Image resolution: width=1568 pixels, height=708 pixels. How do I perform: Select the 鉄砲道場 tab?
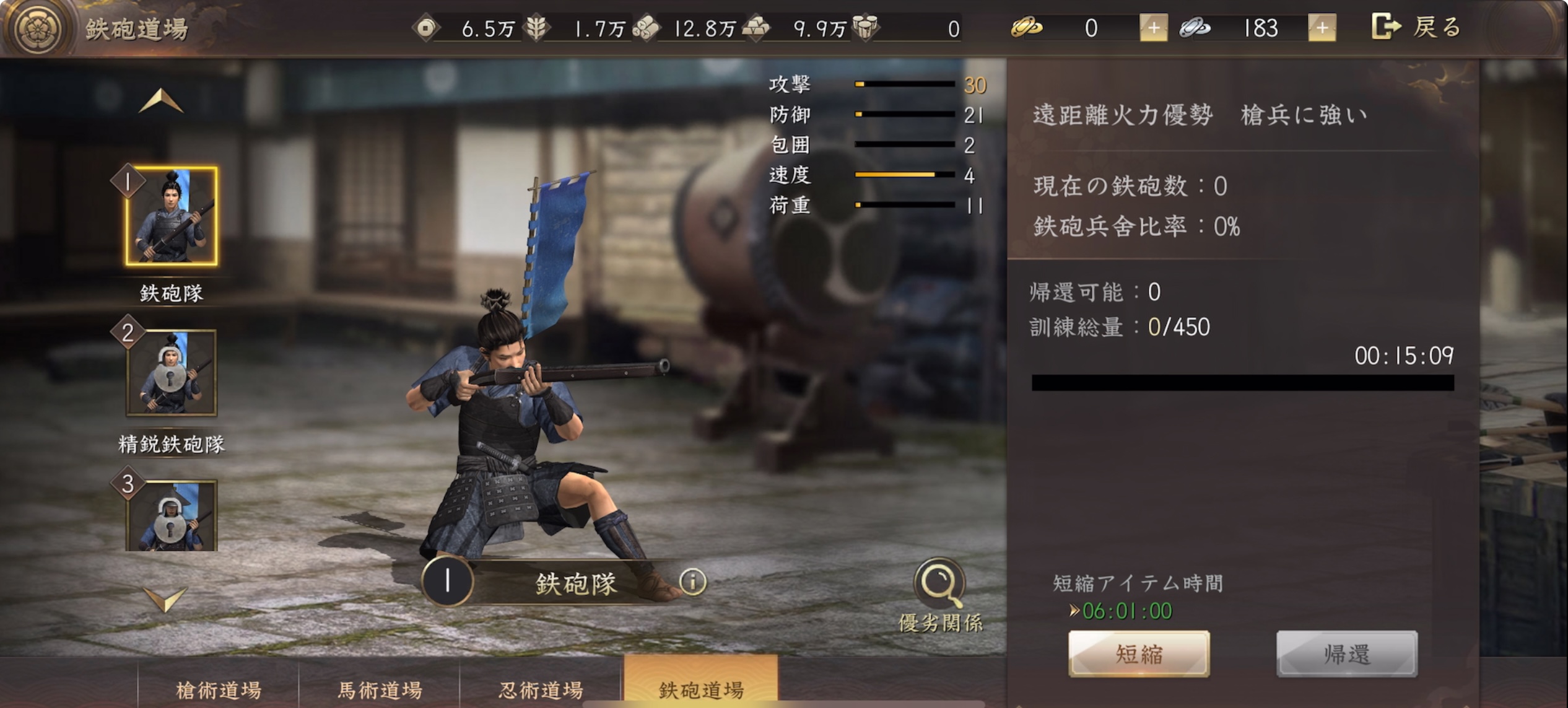click(x=701, y=686)
